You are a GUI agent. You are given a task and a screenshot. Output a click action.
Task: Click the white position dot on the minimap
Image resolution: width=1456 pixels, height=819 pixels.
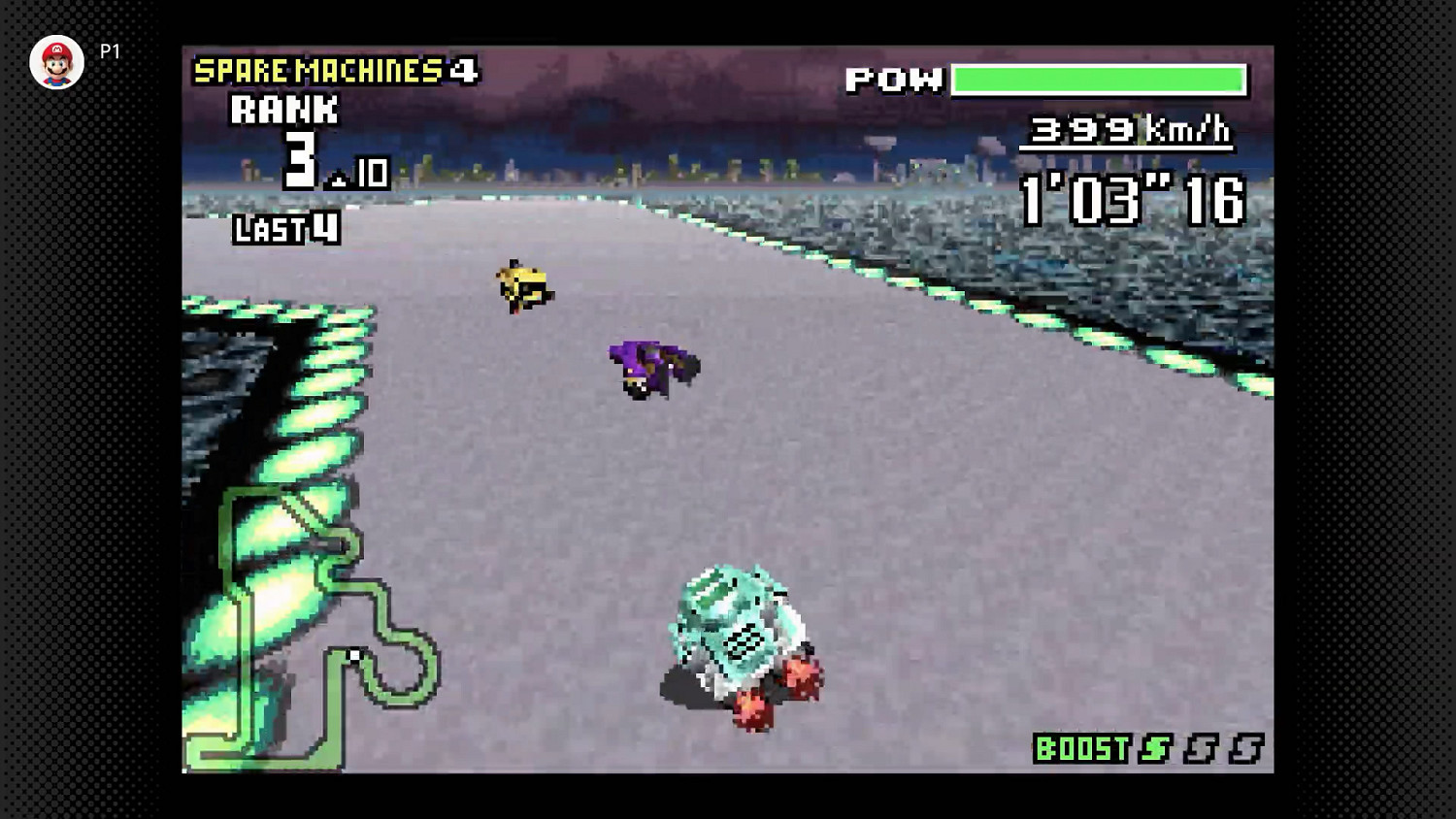[x=355, y=655]
